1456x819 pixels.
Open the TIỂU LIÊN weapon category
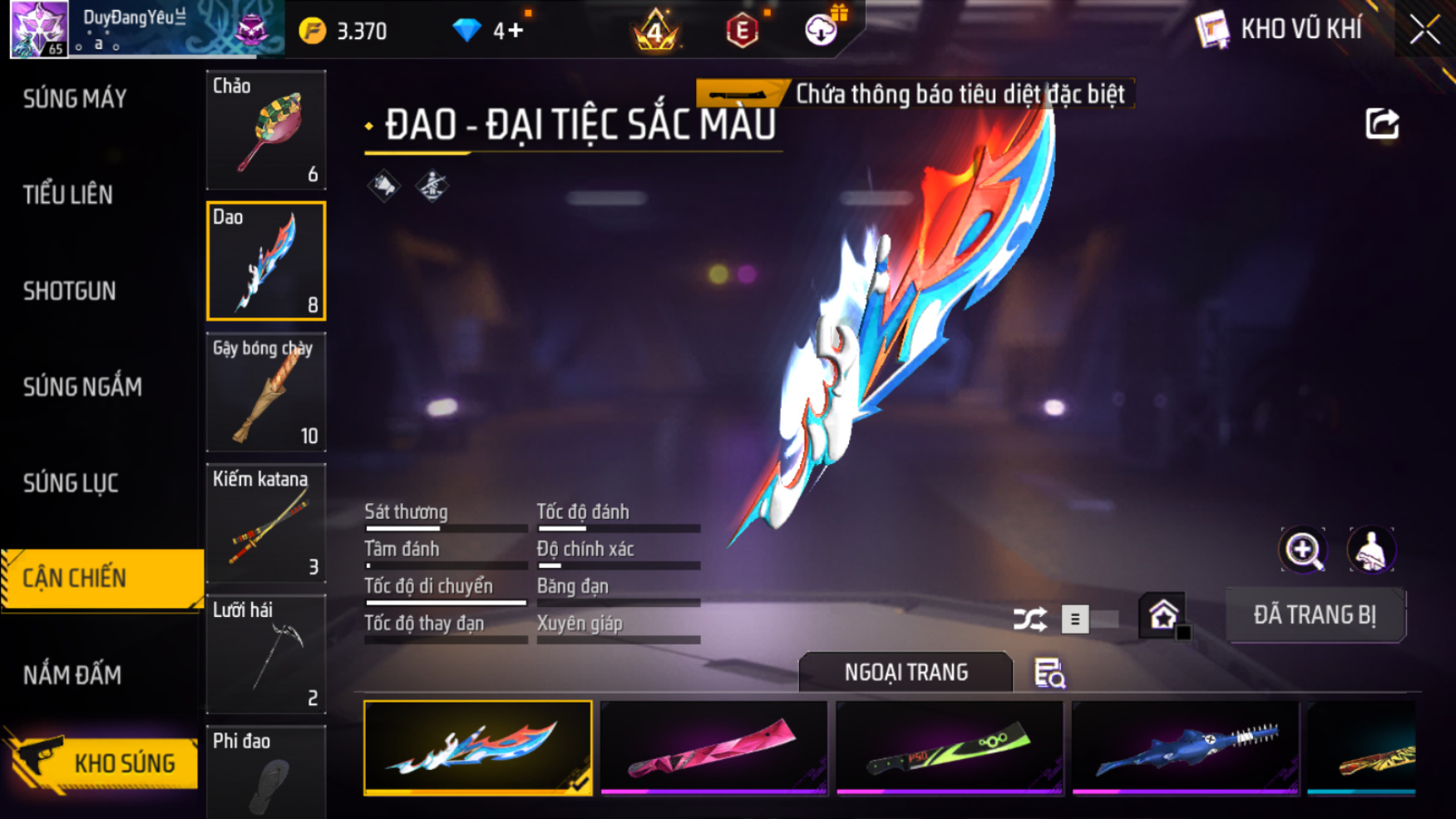[68, 195]
